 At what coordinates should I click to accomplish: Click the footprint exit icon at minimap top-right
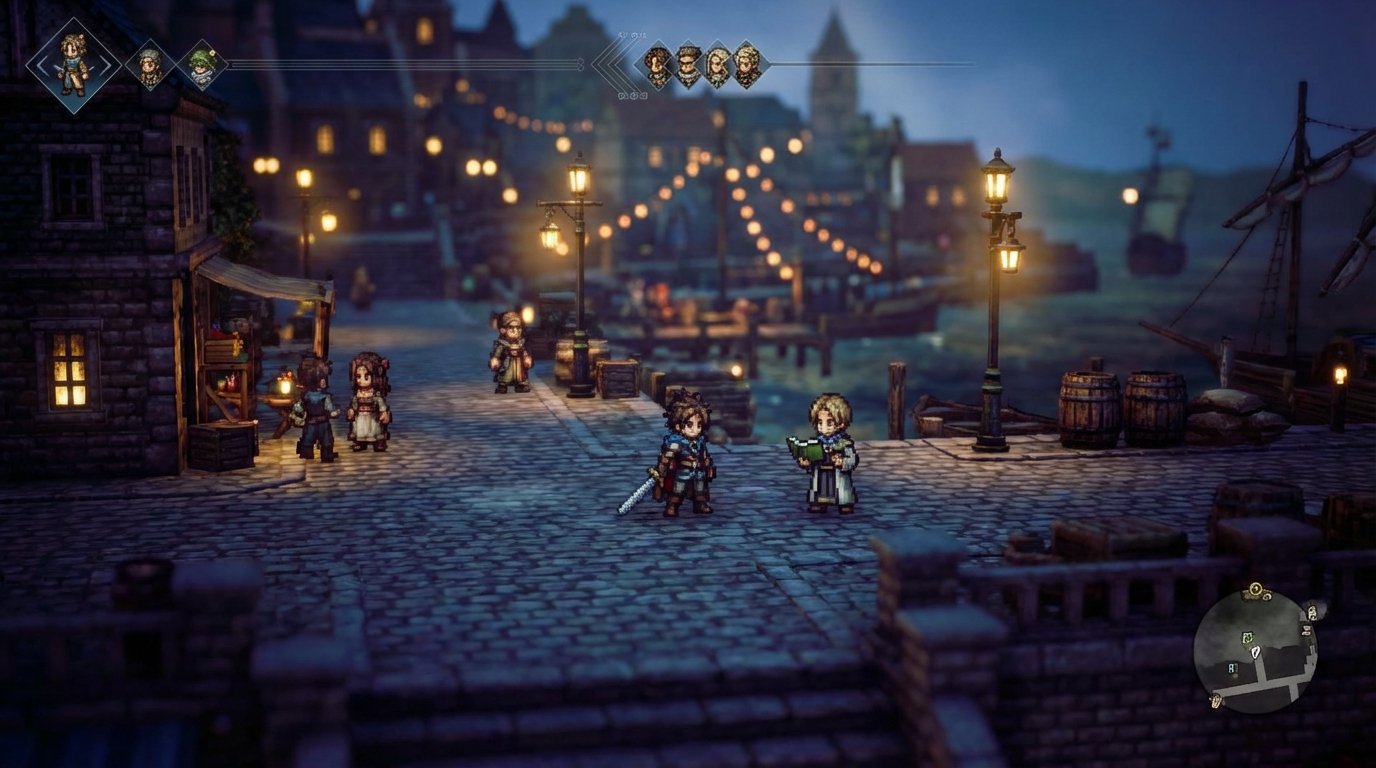point(1311,613)
